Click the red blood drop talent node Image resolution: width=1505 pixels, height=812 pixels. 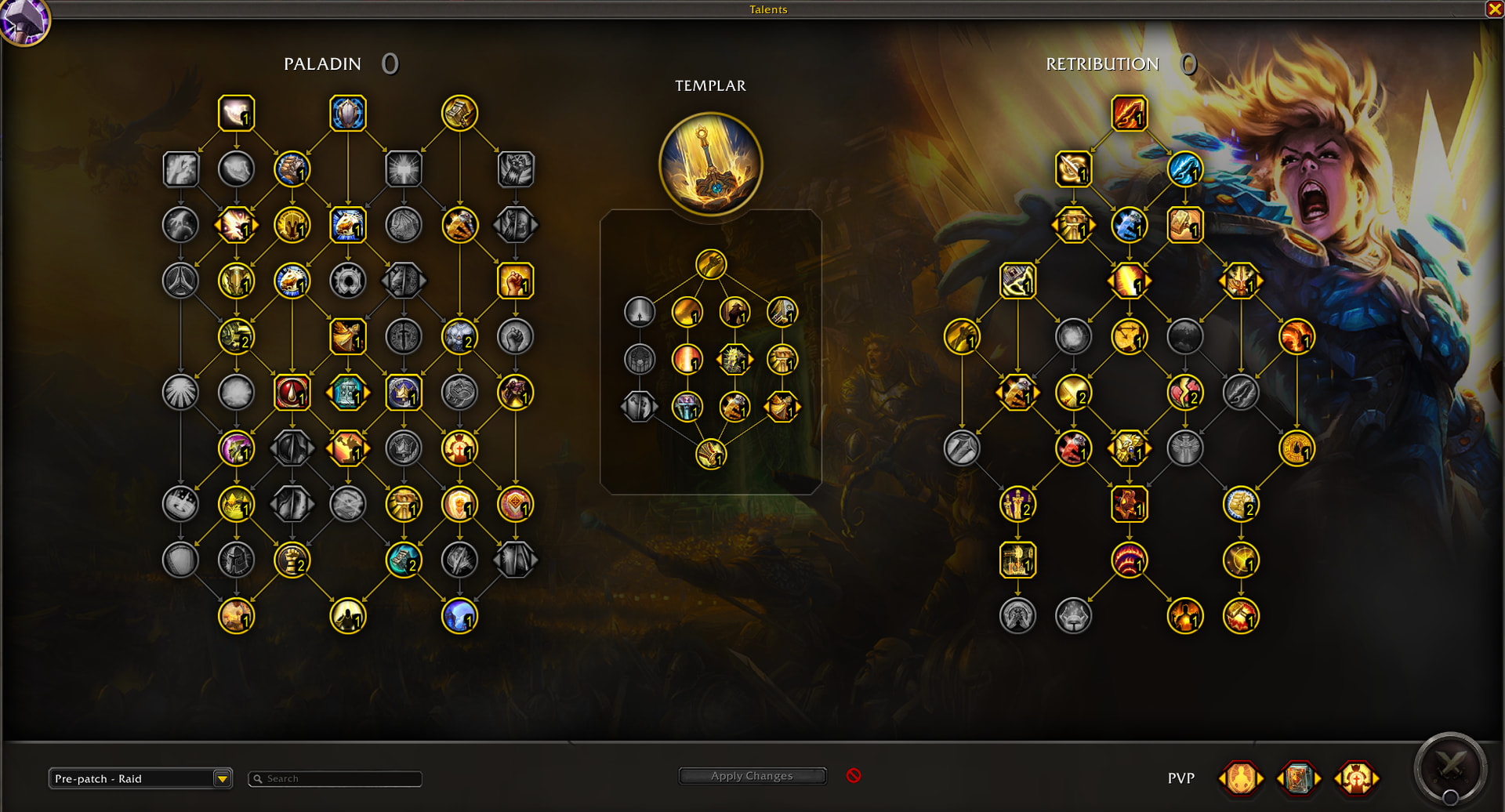(x=292, y=393)
